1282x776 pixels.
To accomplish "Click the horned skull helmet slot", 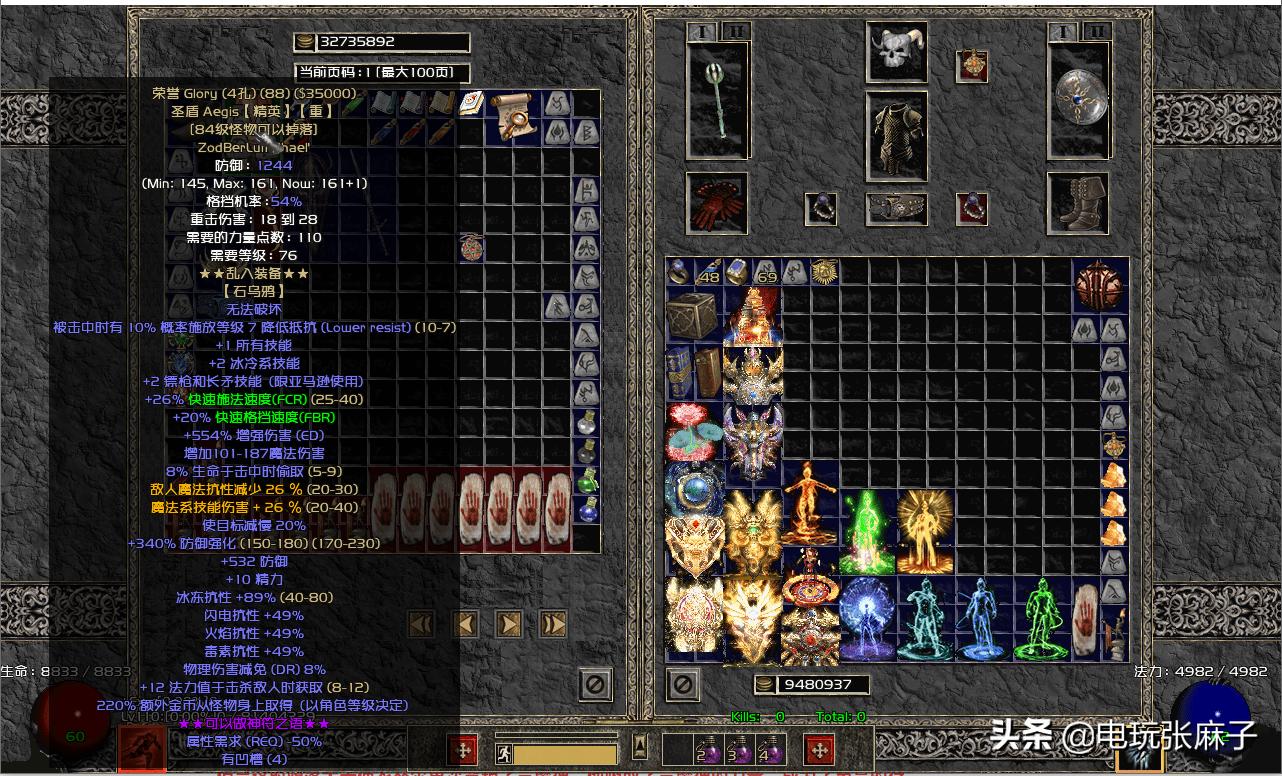I will (896, 53).
